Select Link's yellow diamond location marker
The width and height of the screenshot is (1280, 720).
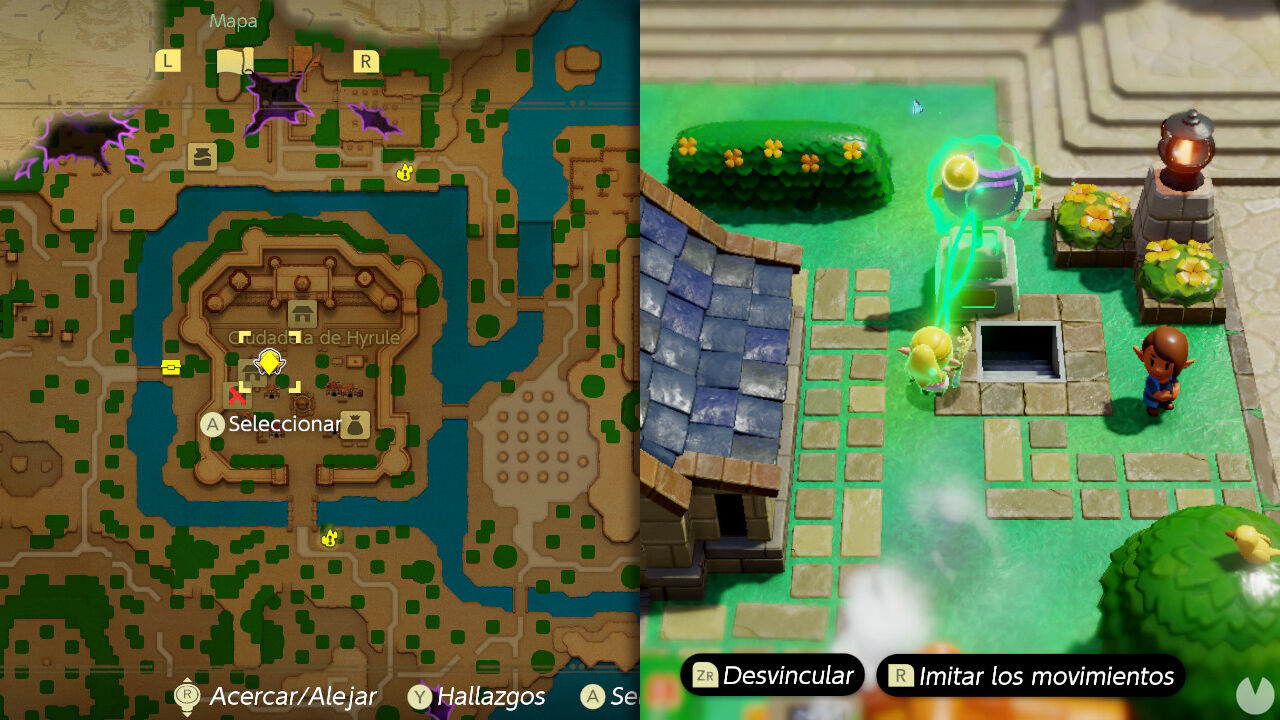(x=268, y=364)
